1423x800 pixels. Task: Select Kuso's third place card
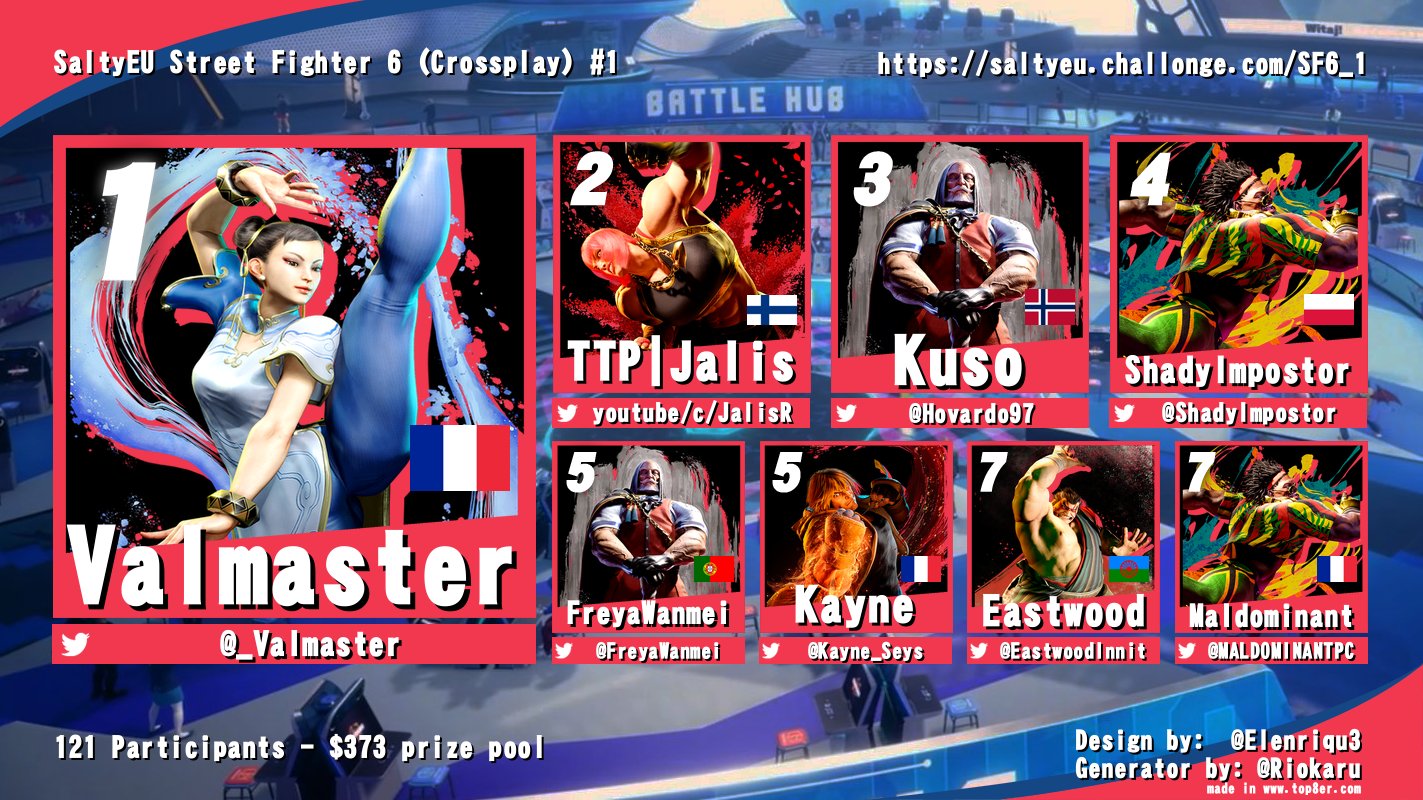click(960, 265)
